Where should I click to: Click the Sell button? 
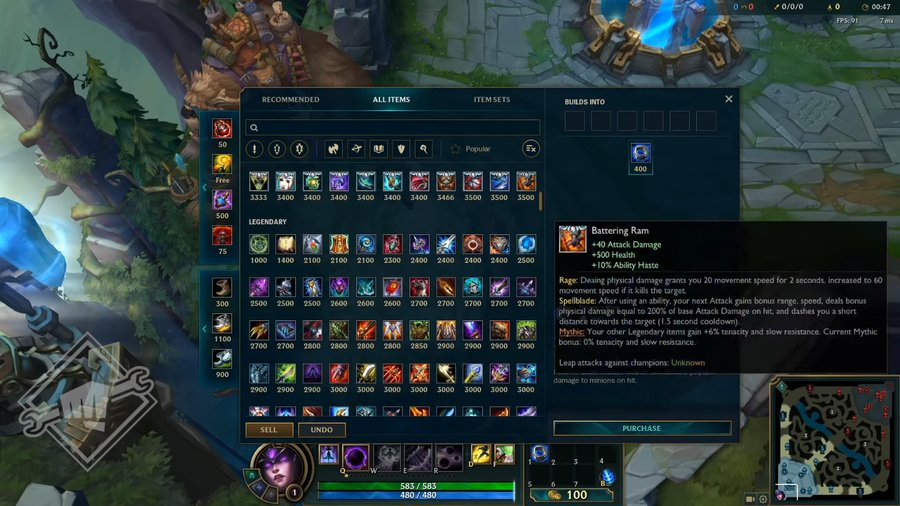click(269, 429)
